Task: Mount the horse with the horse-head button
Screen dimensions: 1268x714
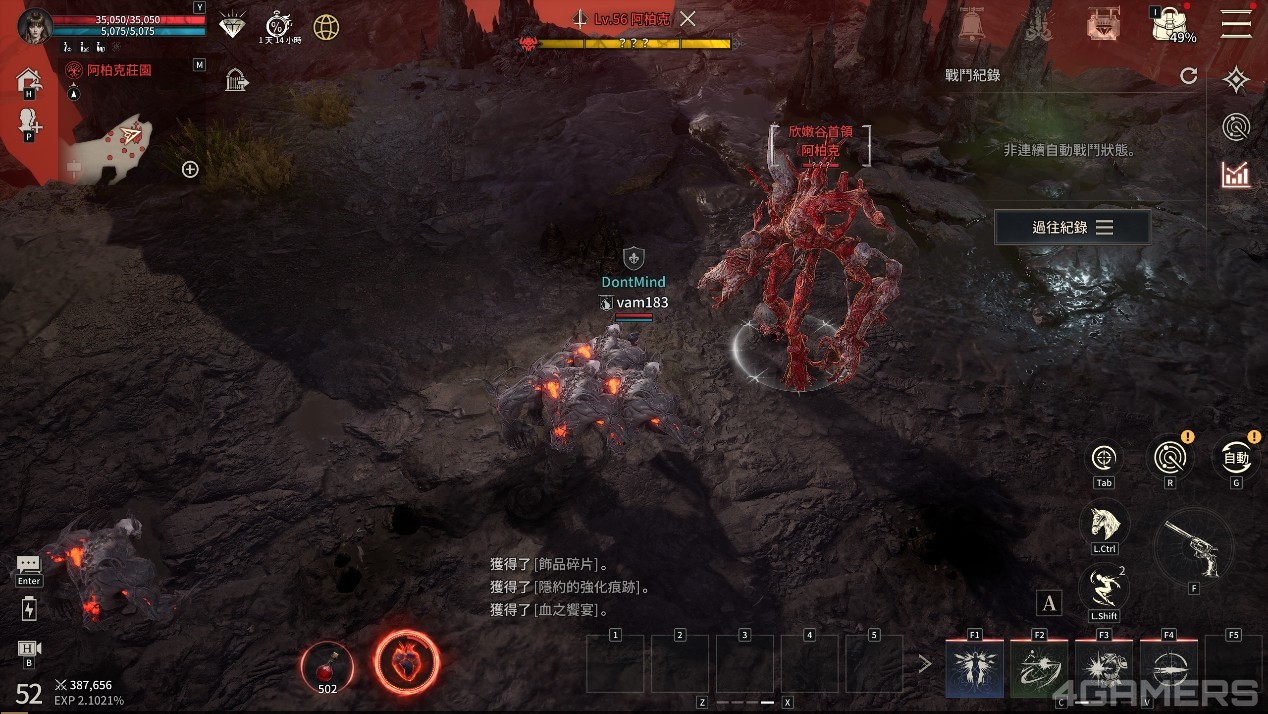Action: [1104, 522]
